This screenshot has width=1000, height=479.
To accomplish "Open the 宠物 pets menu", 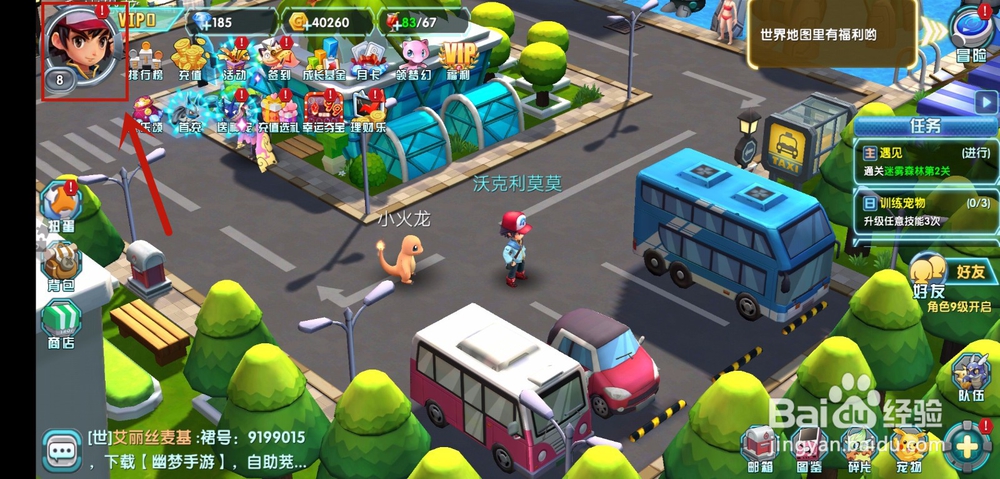I will point(908,447).
